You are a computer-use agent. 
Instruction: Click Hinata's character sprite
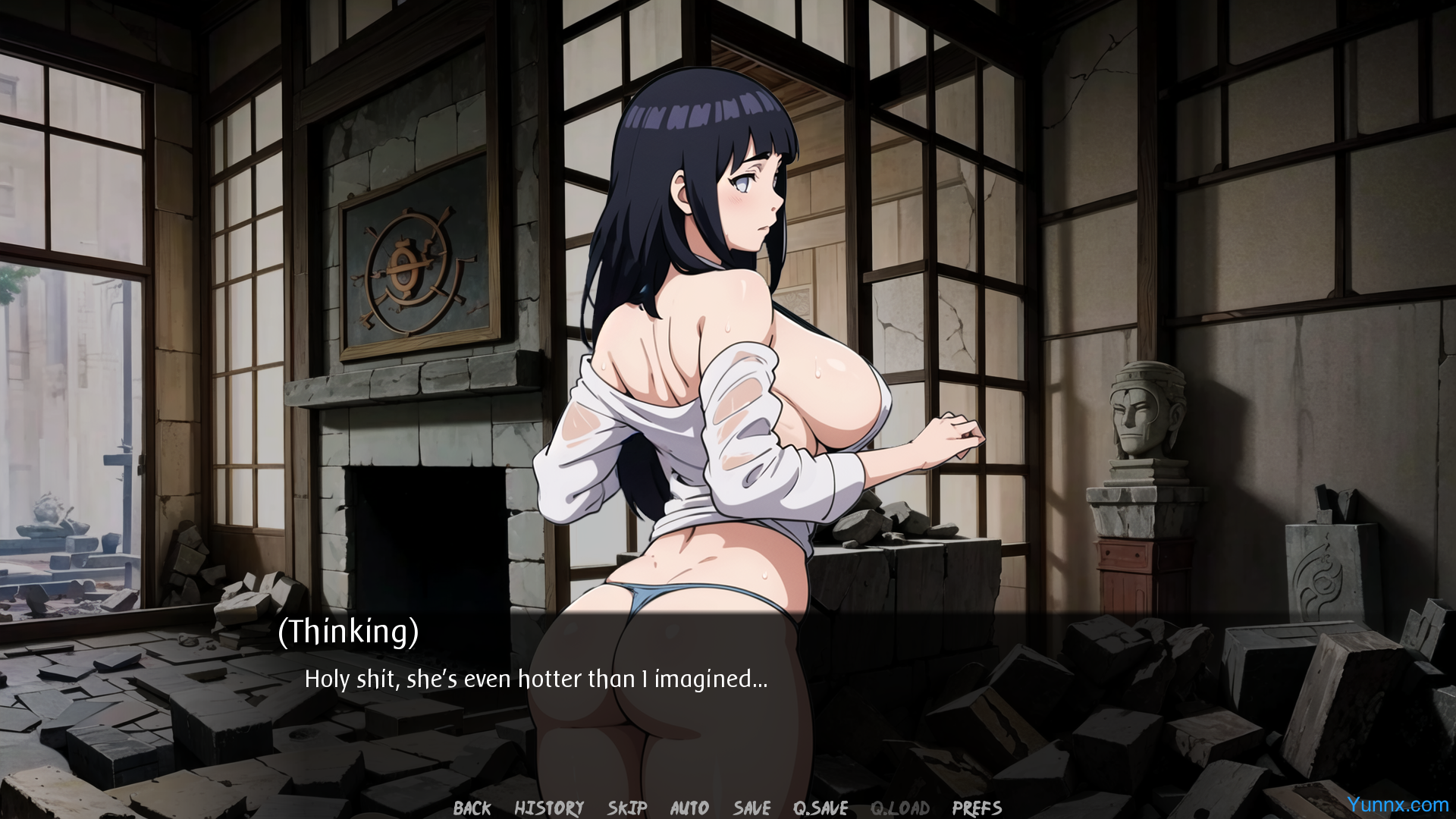coord(720,379)
